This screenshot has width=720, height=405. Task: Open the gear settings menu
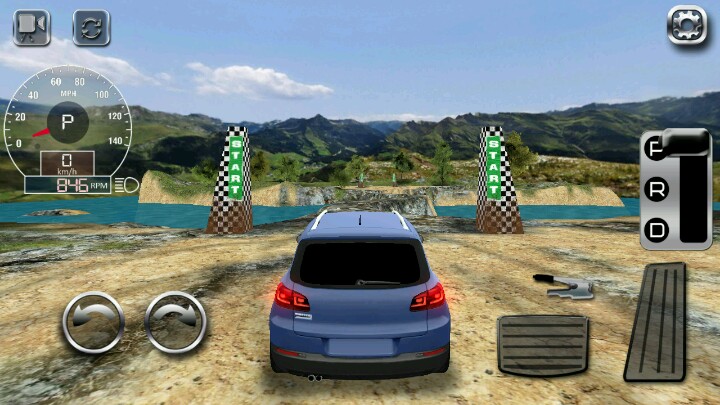pos(687,27)
